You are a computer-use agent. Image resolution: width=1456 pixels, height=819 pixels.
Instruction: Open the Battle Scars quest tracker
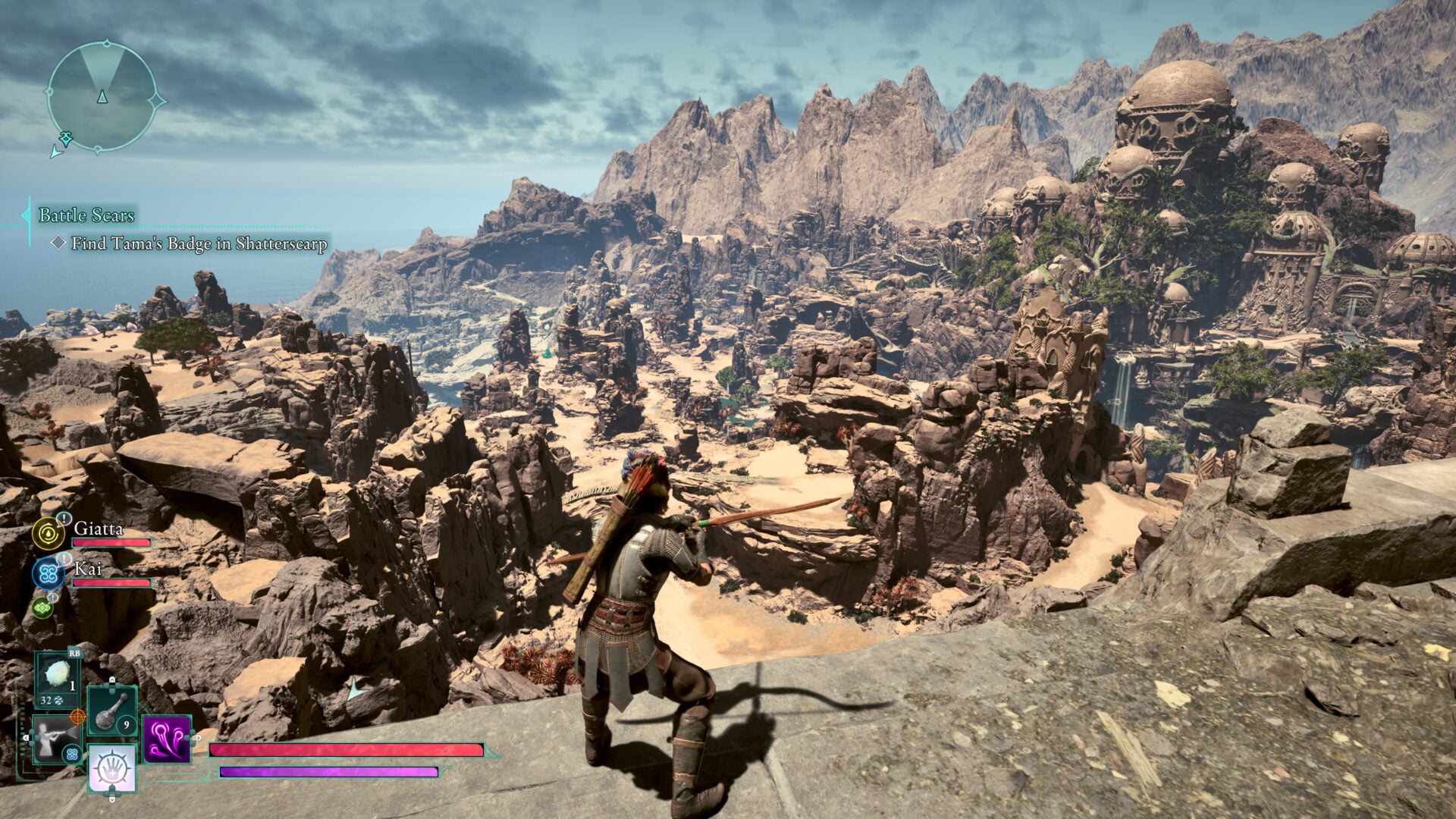(x=86, y=215)
